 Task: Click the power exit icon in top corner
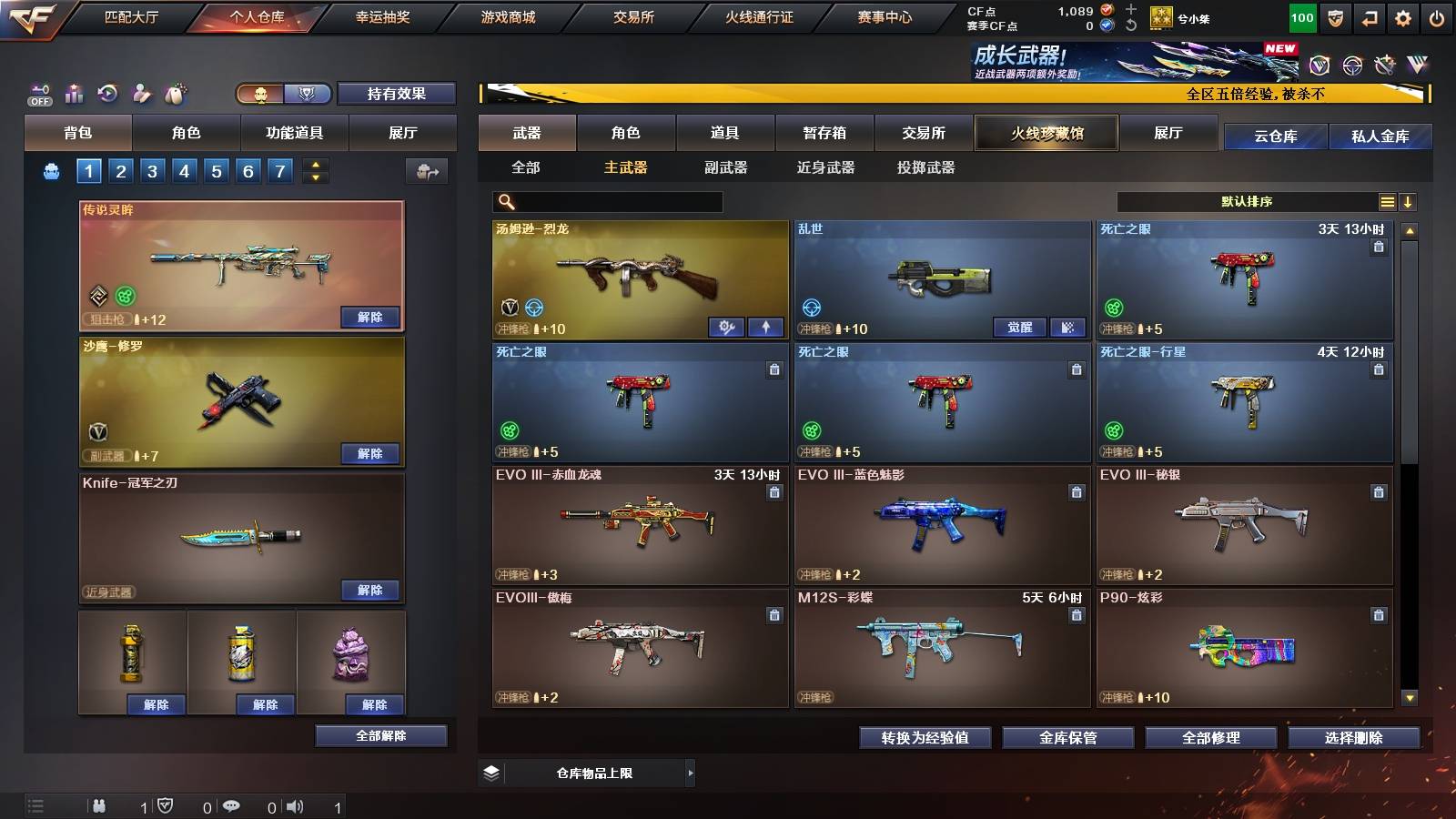click(x=1436, y=16)
